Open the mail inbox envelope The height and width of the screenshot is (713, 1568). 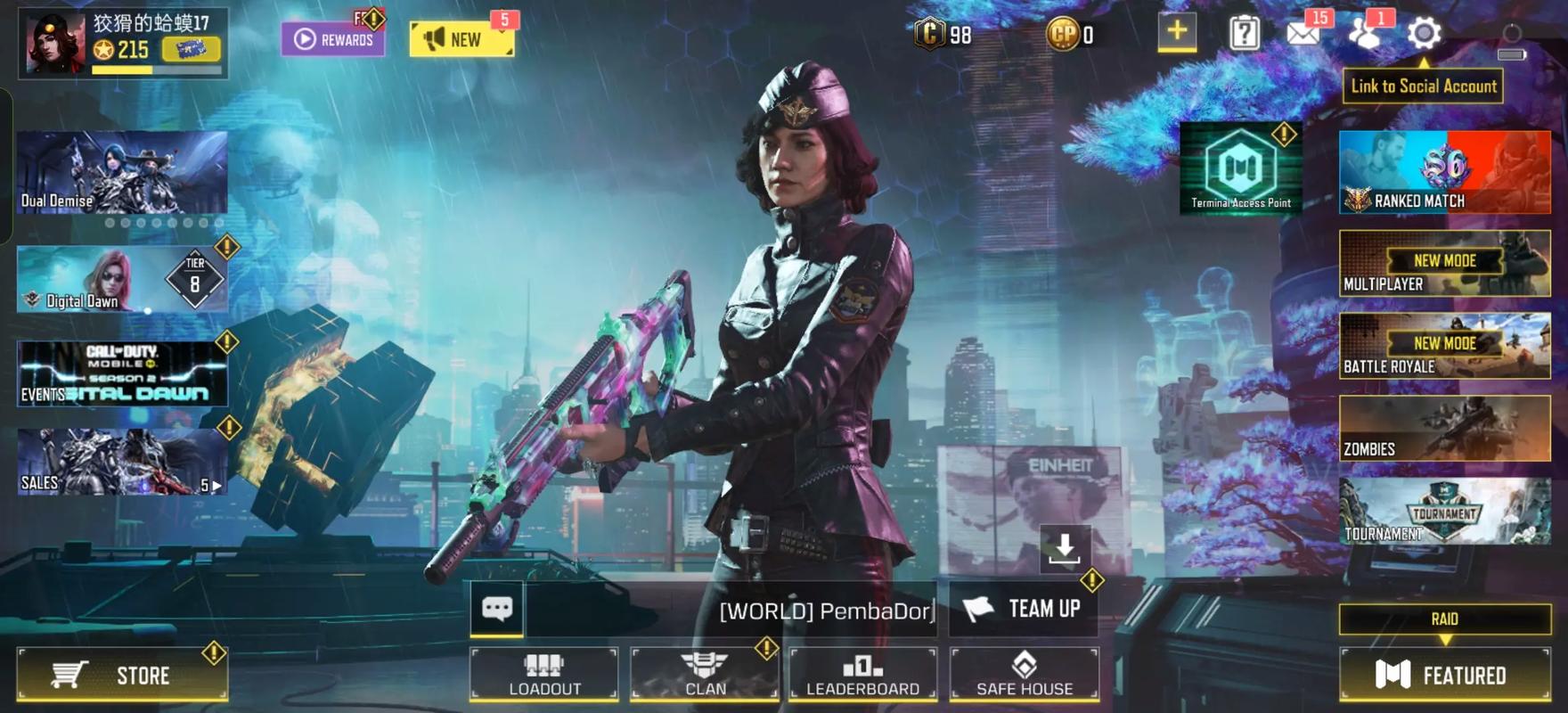pos(1303,34)
